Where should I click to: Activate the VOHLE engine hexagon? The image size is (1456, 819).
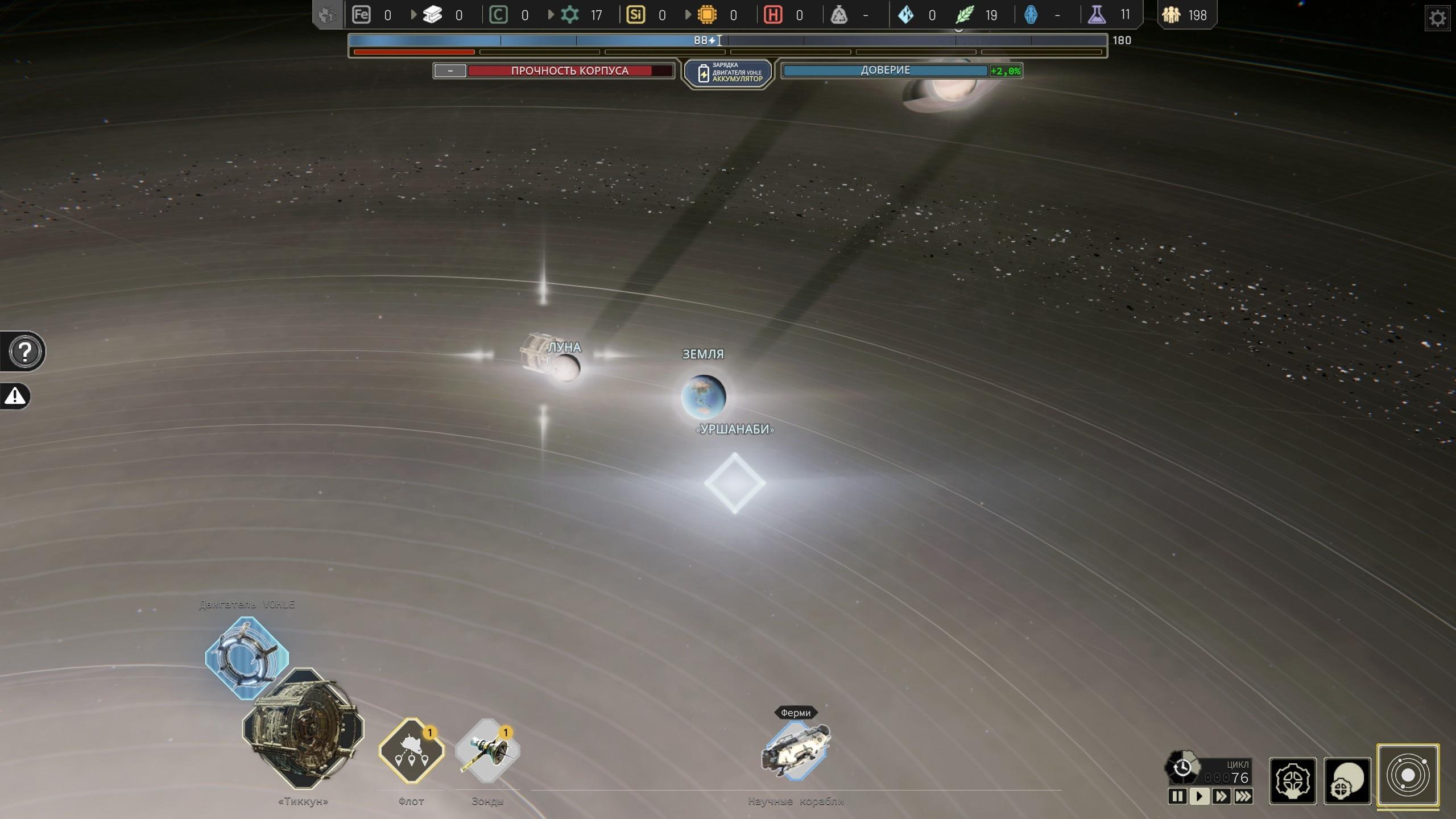(247, 657)
